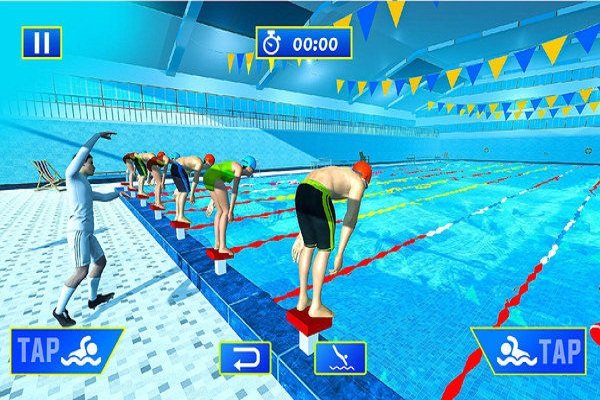Click the U-turn arrow button
600x400 pixels.
click(x=245, y=357)
